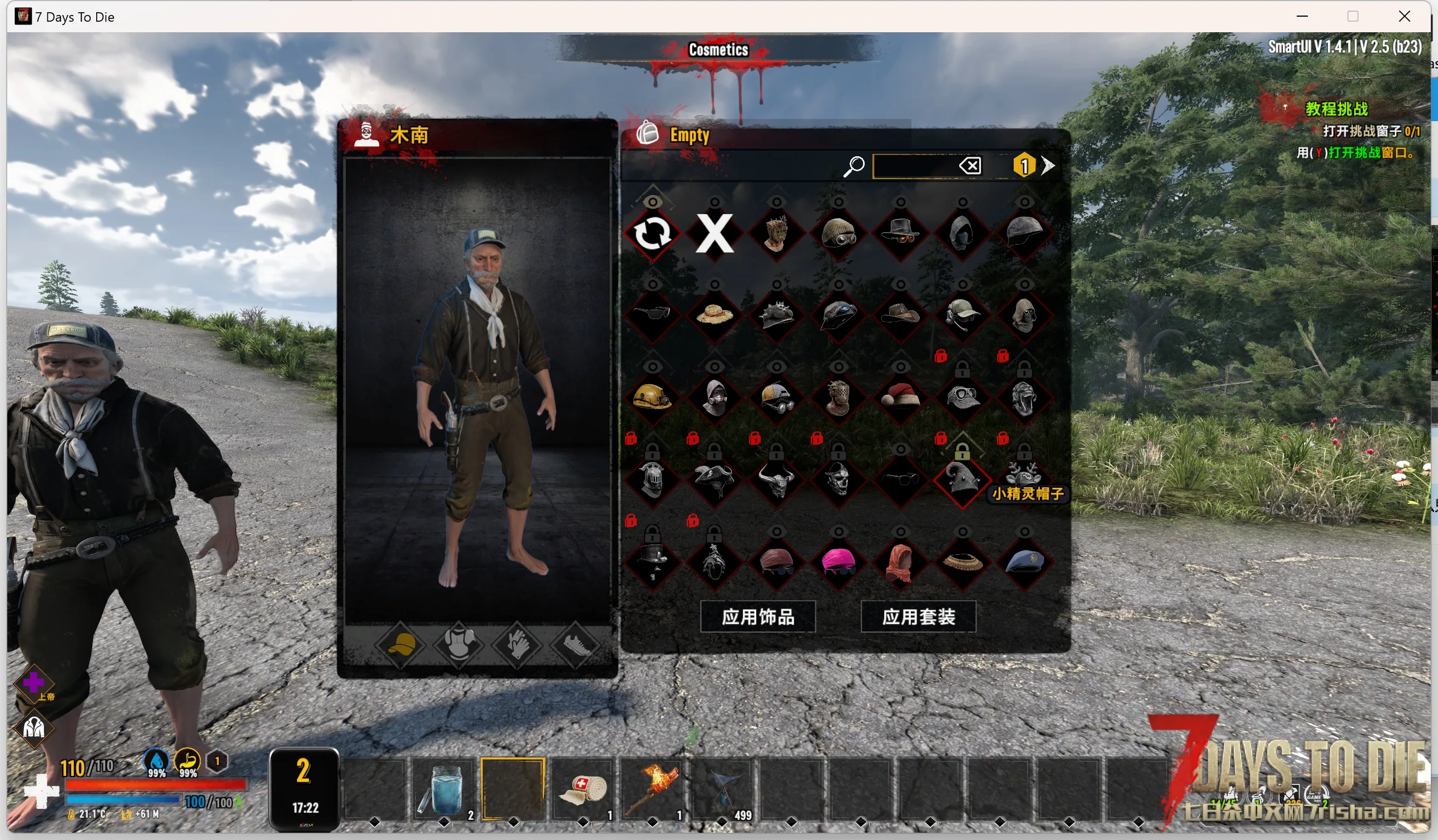Select the first aid bandage hotbar slot
Screen dimensions: 1438x840
583,789
